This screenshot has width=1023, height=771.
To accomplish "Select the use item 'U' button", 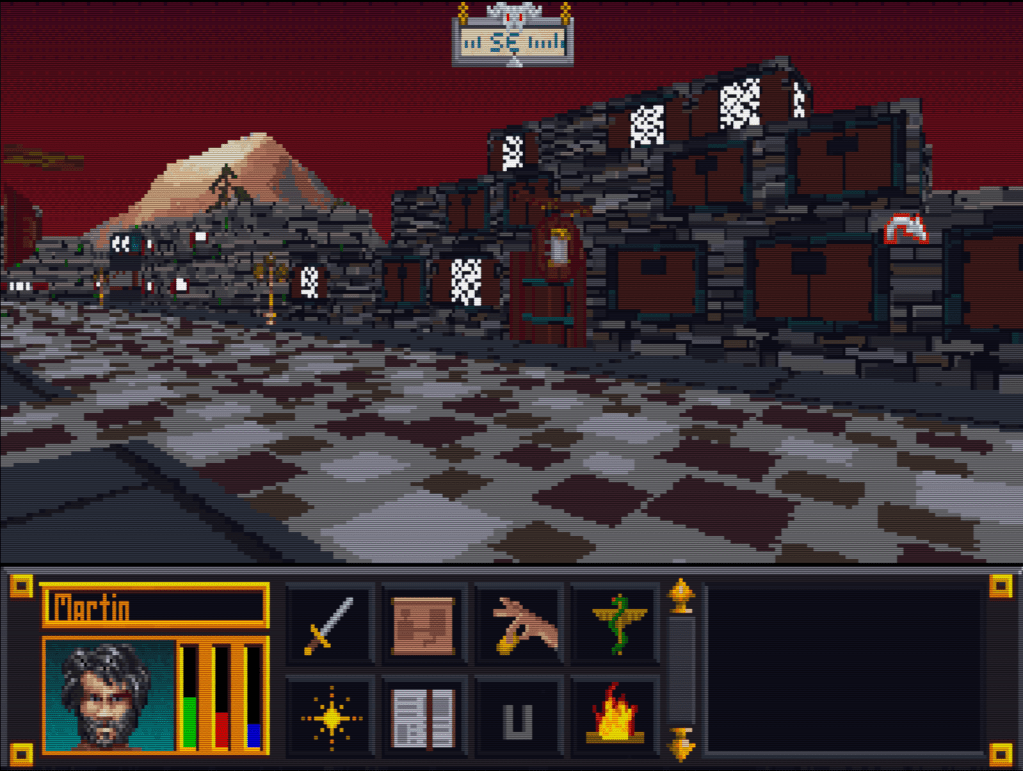I will tap(517, 717).
